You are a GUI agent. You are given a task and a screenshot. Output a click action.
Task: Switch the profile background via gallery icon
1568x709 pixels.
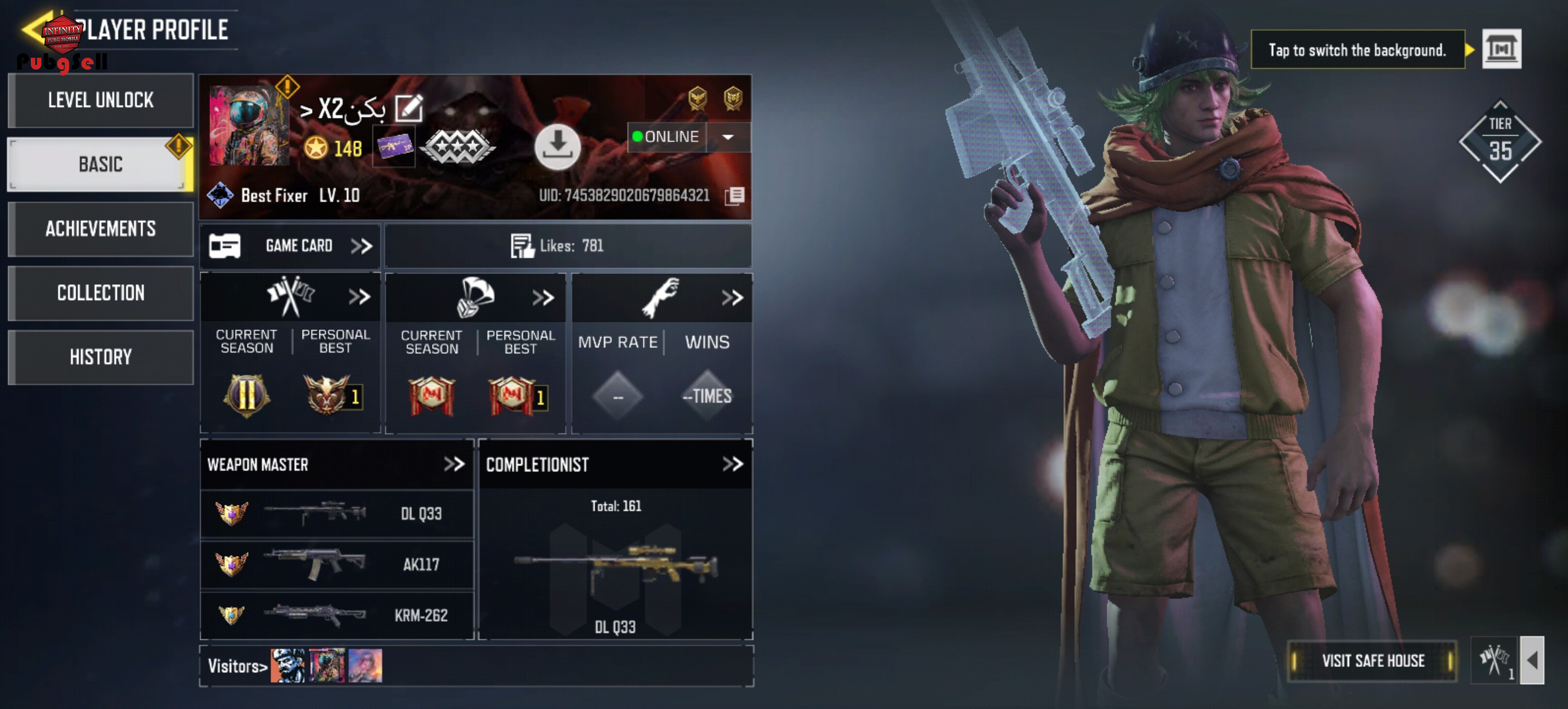[x=1502, y=49]
